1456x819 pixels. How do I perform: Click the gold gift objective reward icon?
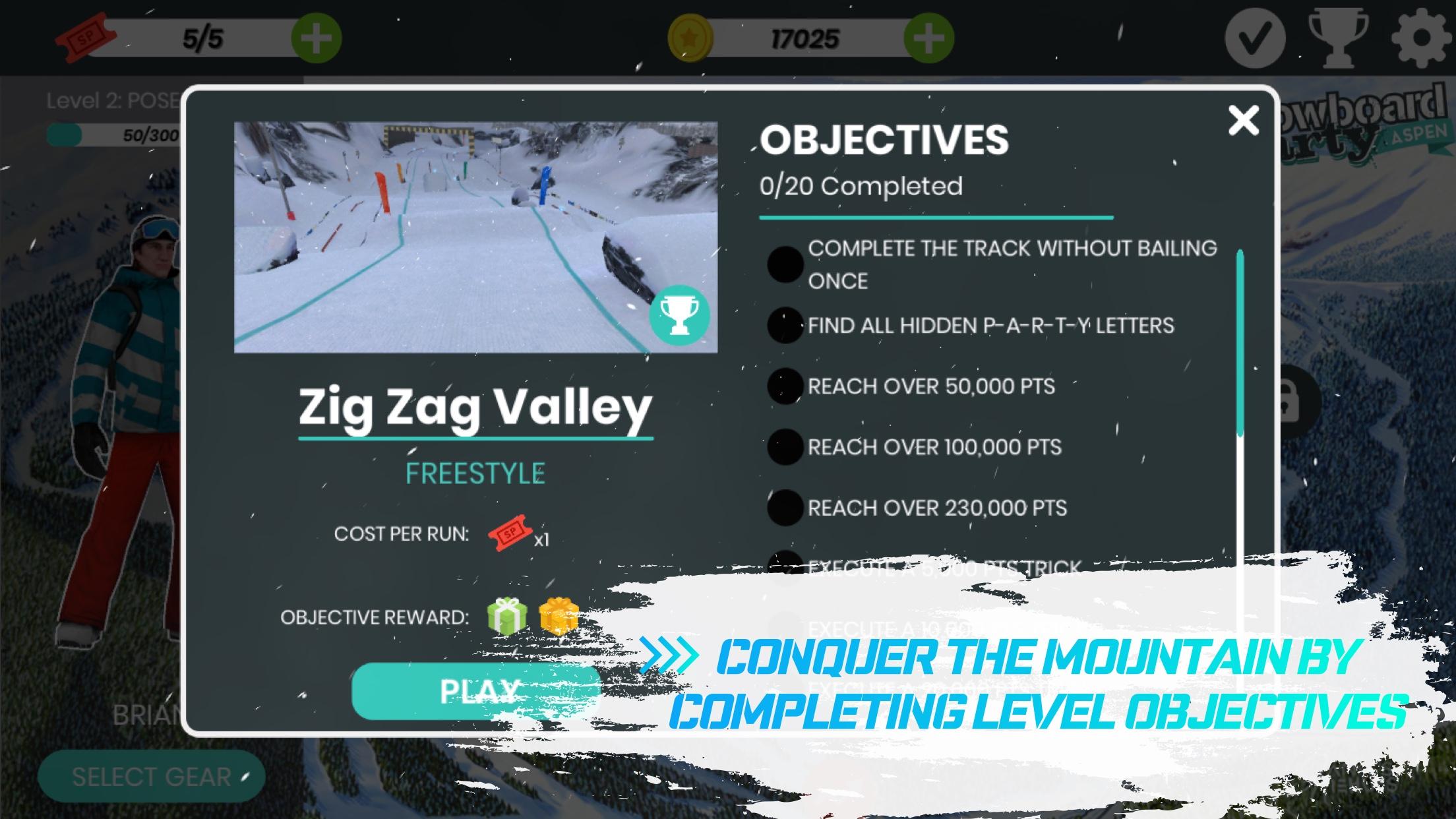[x=556, y=617]
